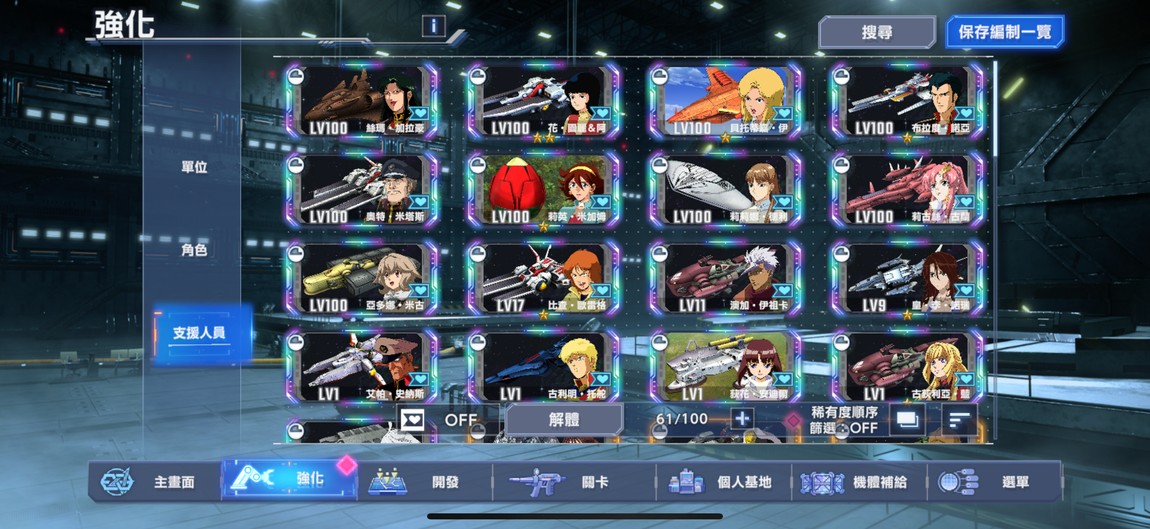1150x529 pixels.
Task: Switch to the 單位 units tab
Action: (194, 167)
